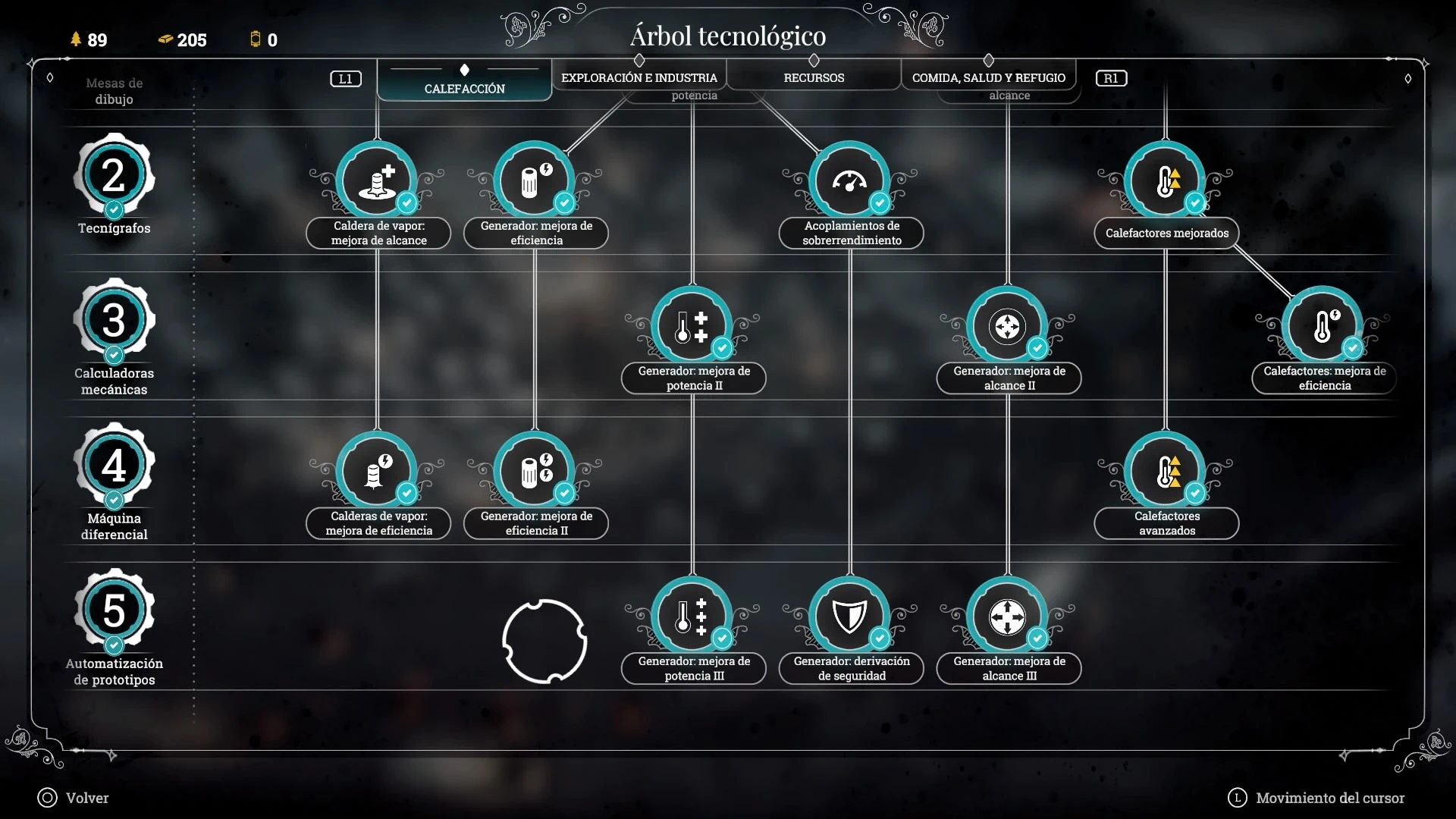Image resolution: width=1456 pixels, height=819 pixels.
Task: Select Calefactores: mejora de eficiencia
Action: tap(1323, 327)
